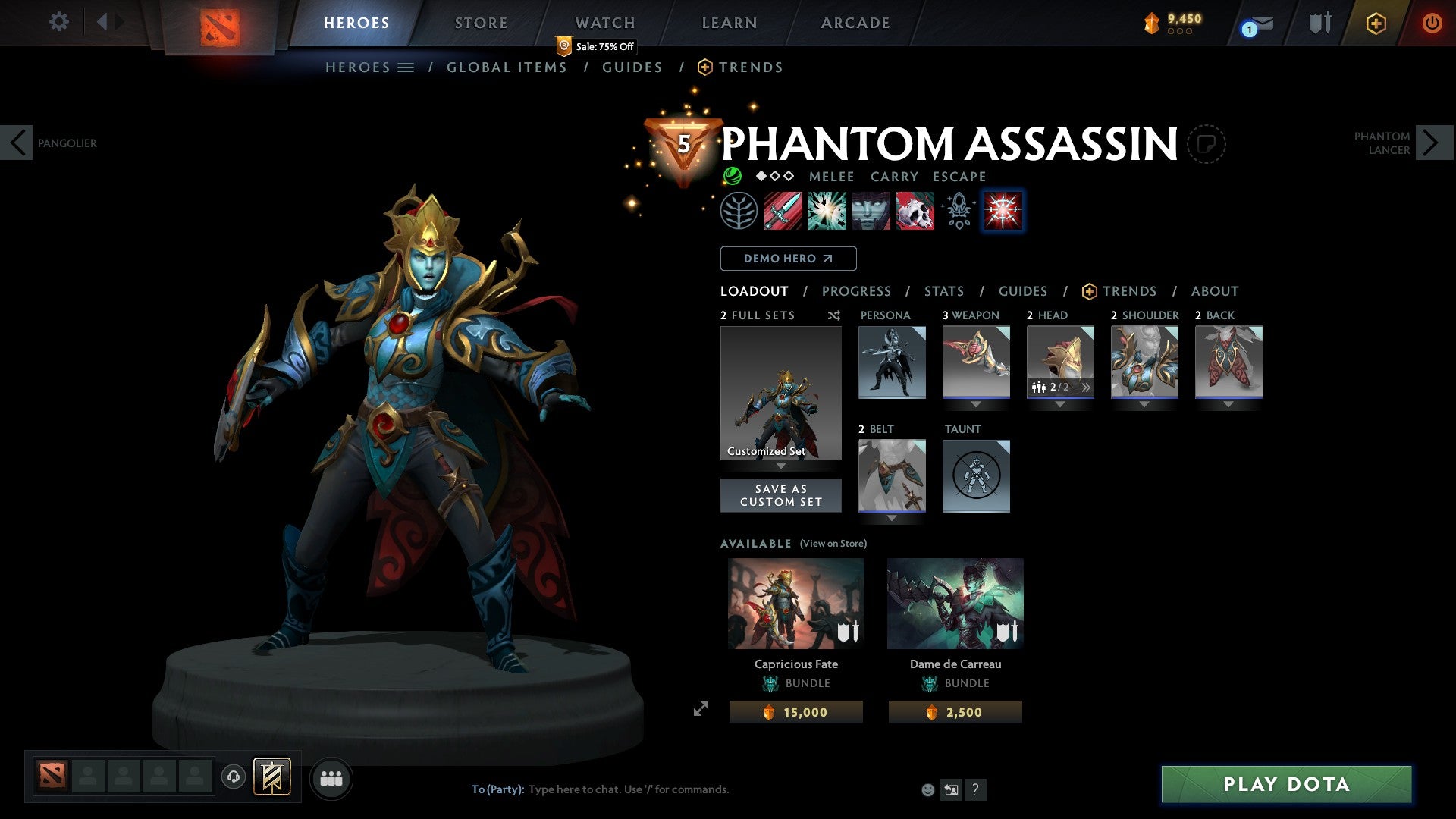Toggle the Taunt slot in the loadout
The width and height of the screenshot is (1456, 819).
[977, 476]
